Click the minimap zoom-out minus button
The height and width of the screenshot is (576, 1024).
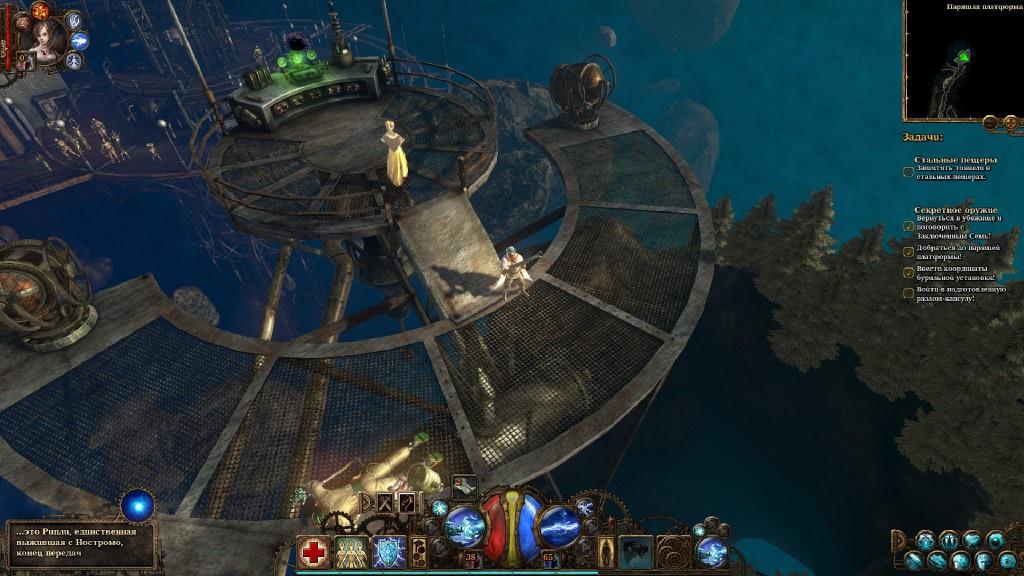(x=989, y=122)
